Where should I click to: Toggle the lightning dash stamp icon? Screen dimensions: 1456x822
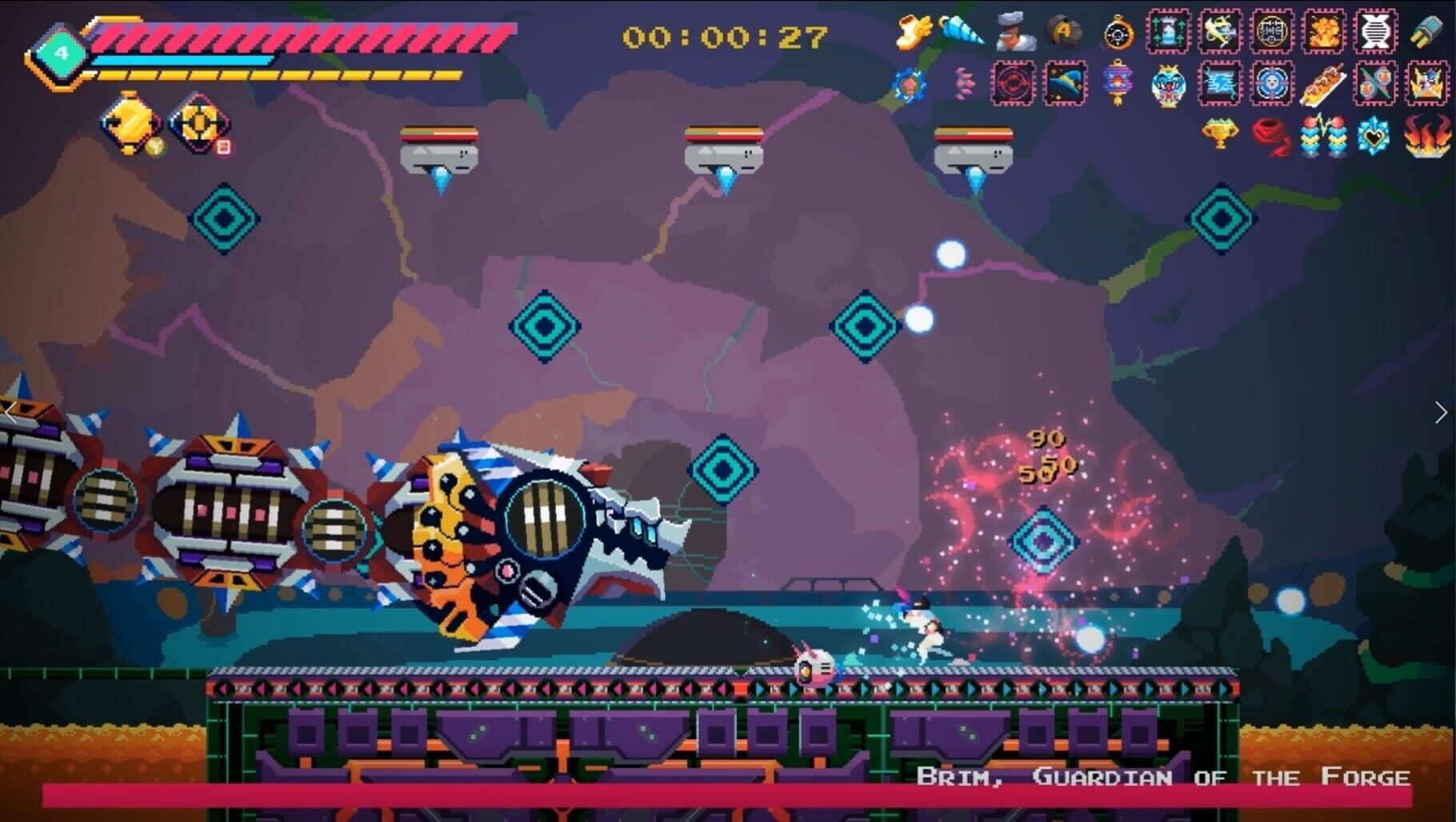(x=1219, y=83)
